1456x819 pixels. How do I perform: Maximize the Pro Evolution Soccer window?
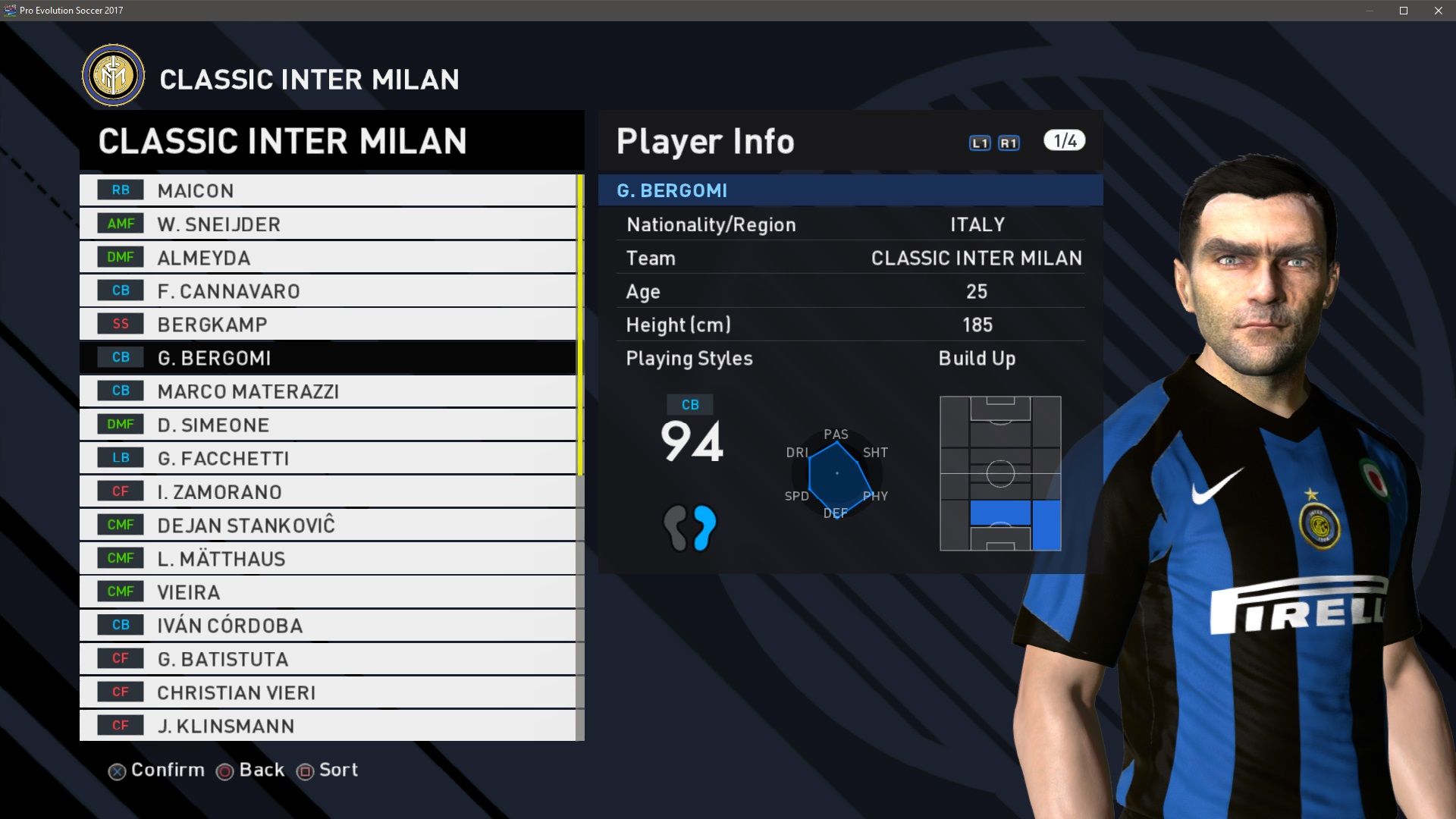pos(1404,11)
